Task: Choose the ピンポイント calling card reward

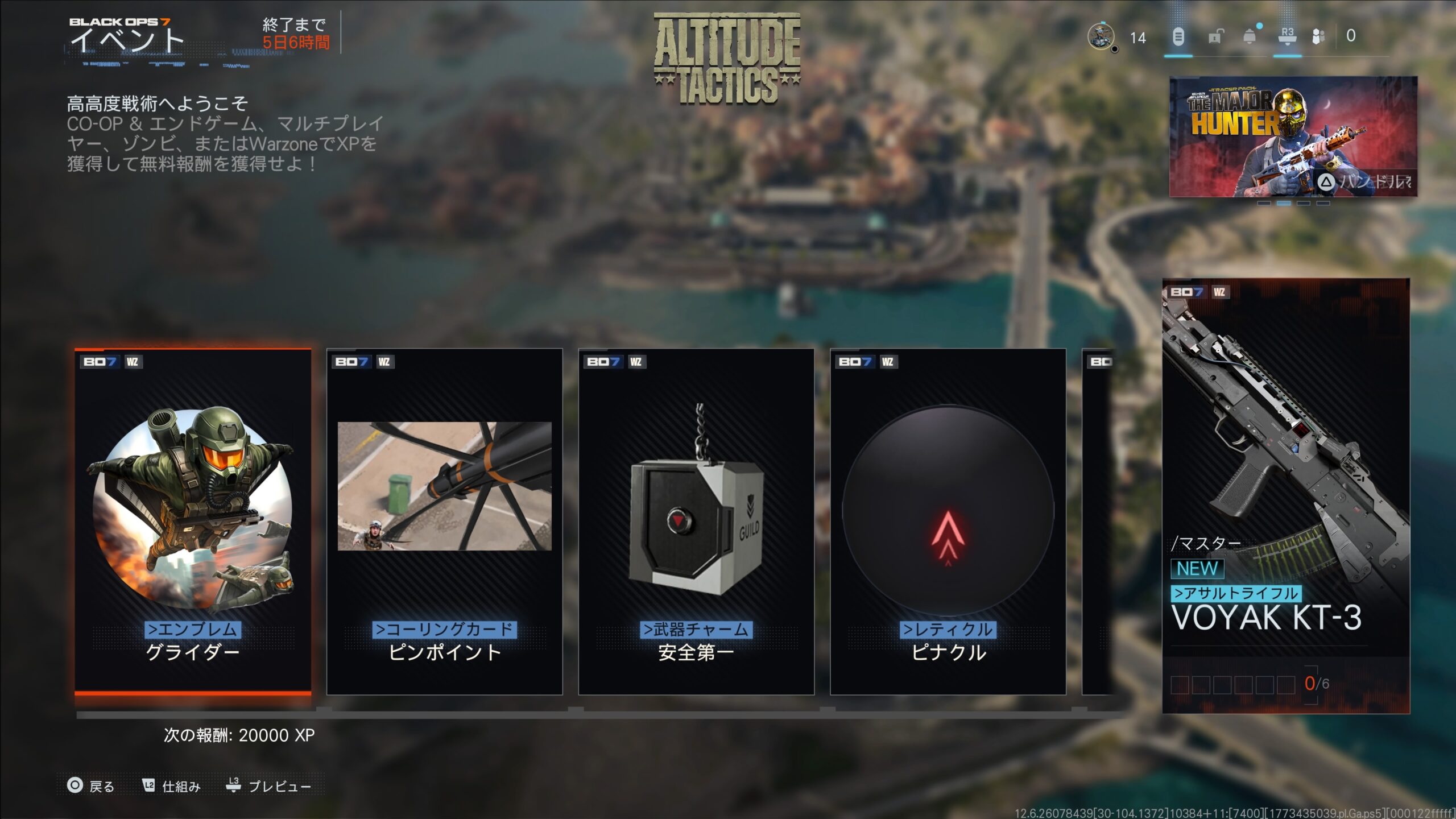Action: point(444,521)
